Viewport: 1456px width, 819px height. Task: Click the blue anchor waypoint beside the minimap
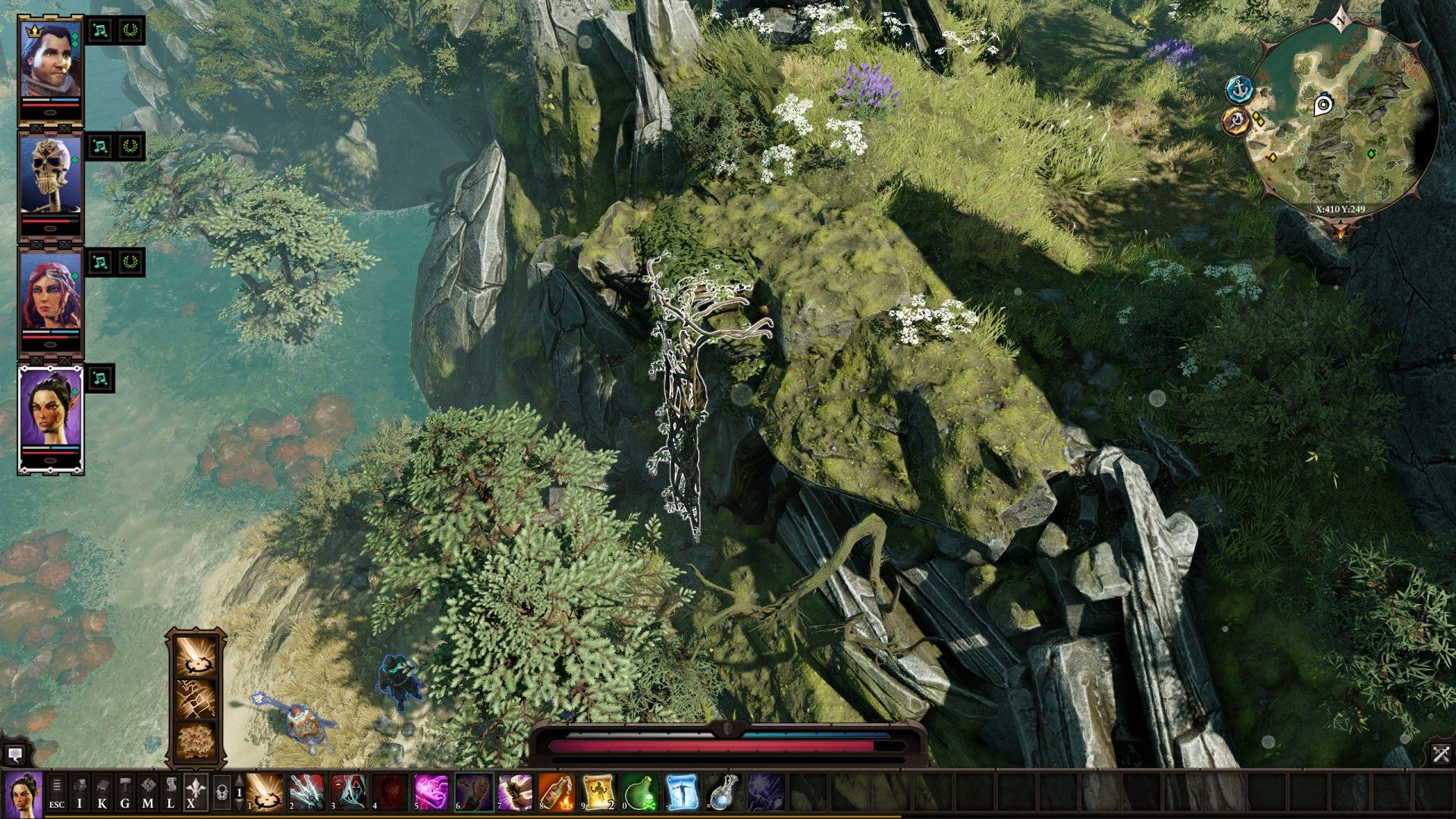[1238, 89]
